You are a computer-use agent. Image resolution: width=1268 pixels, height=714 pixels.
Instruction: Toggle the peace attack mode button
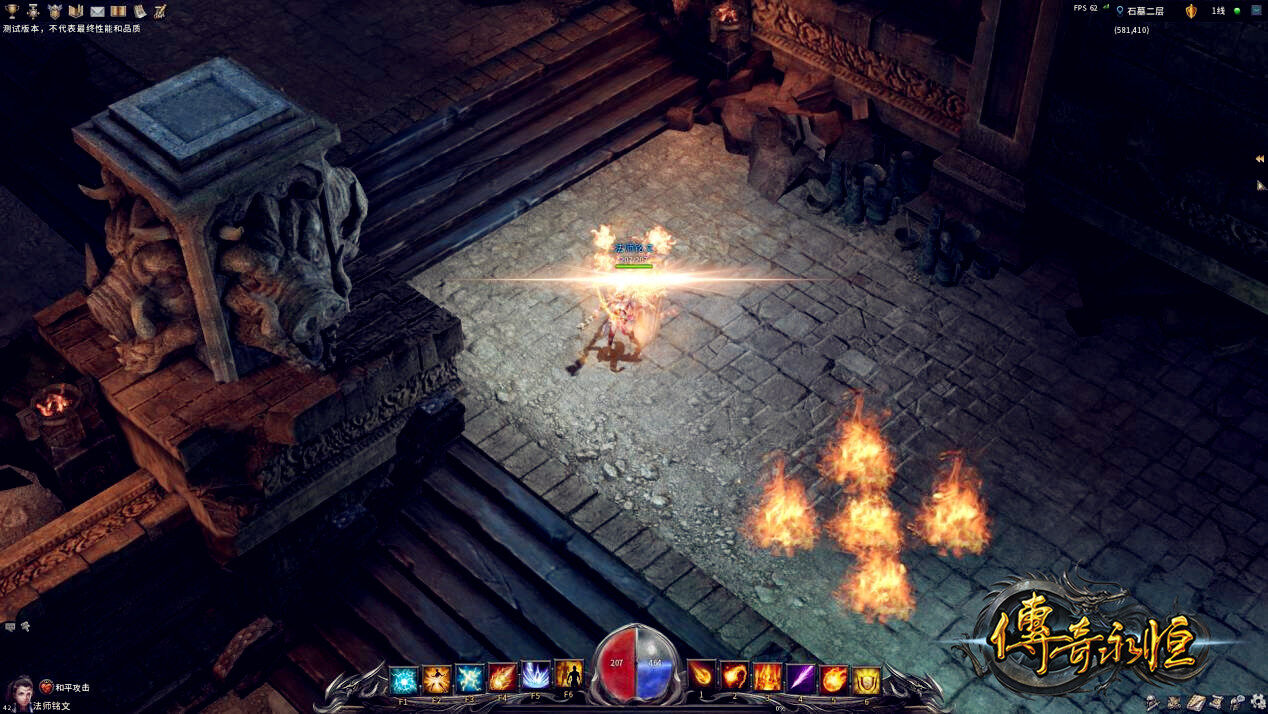tap(47, 687)
